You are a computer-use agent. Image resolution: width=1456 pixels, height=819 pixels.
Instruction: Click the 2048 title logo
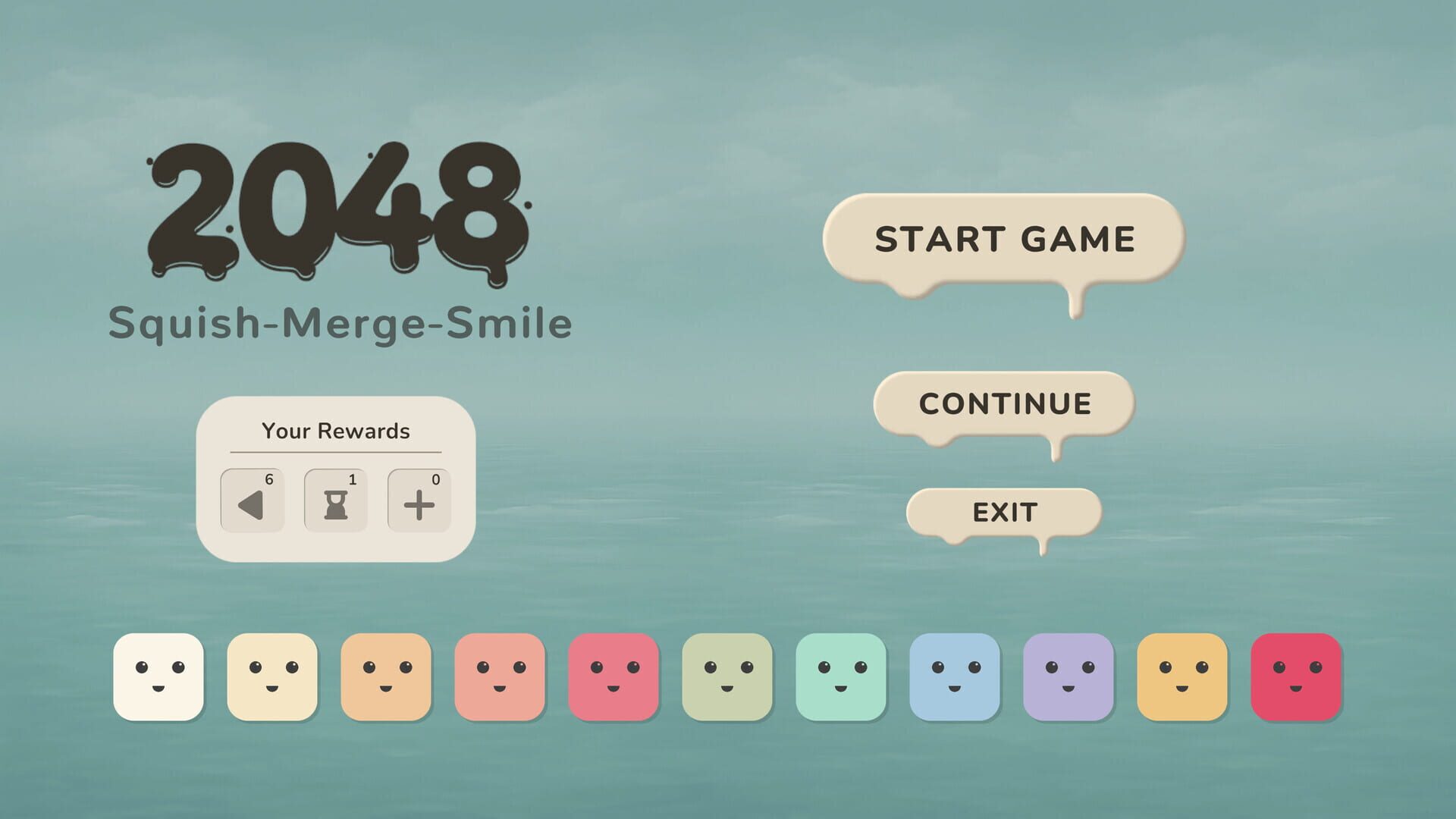tap(336, 212)
